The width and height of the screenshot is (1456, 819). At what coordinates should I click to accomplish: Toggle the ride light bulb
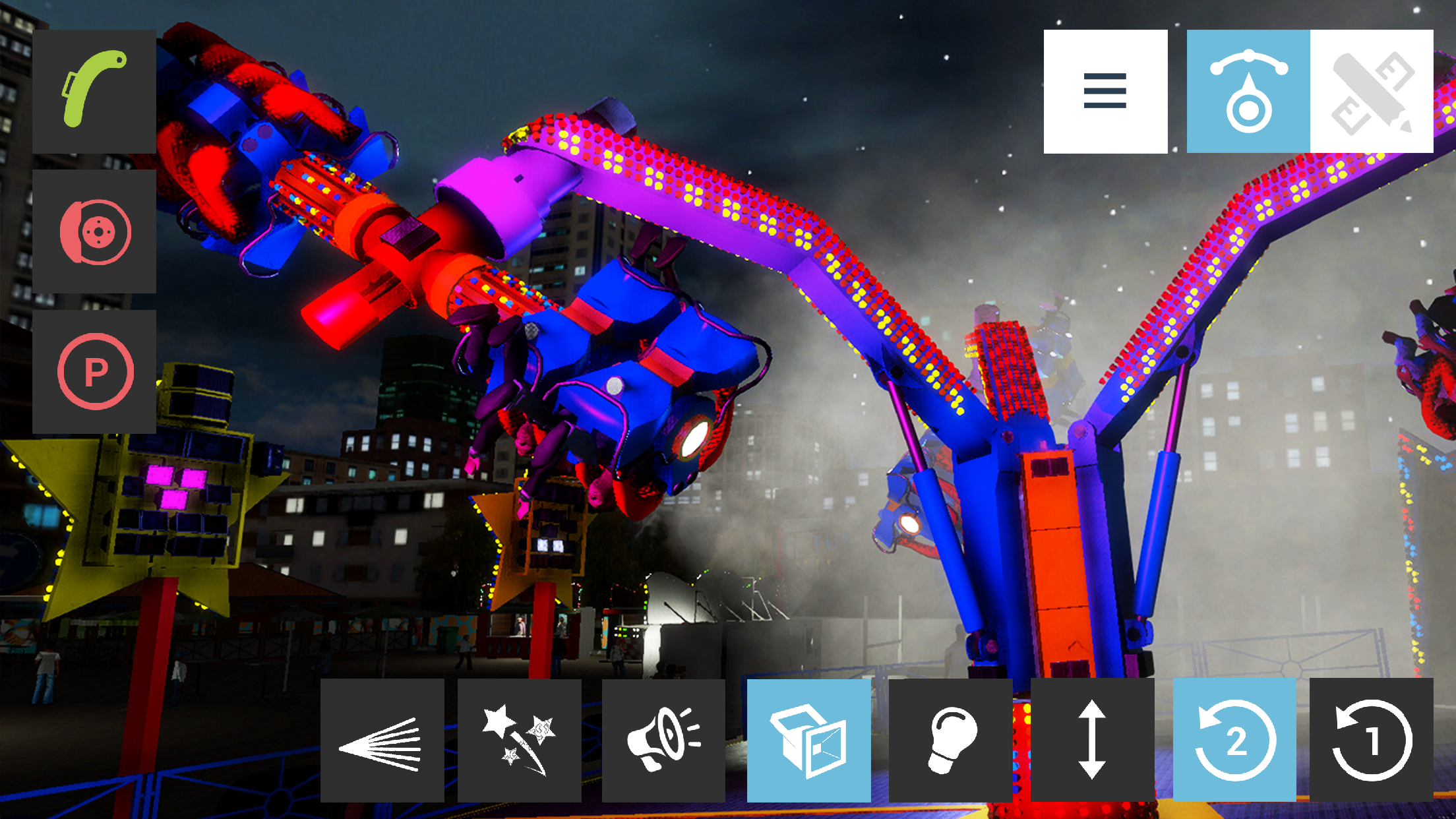tap(950, 741)
